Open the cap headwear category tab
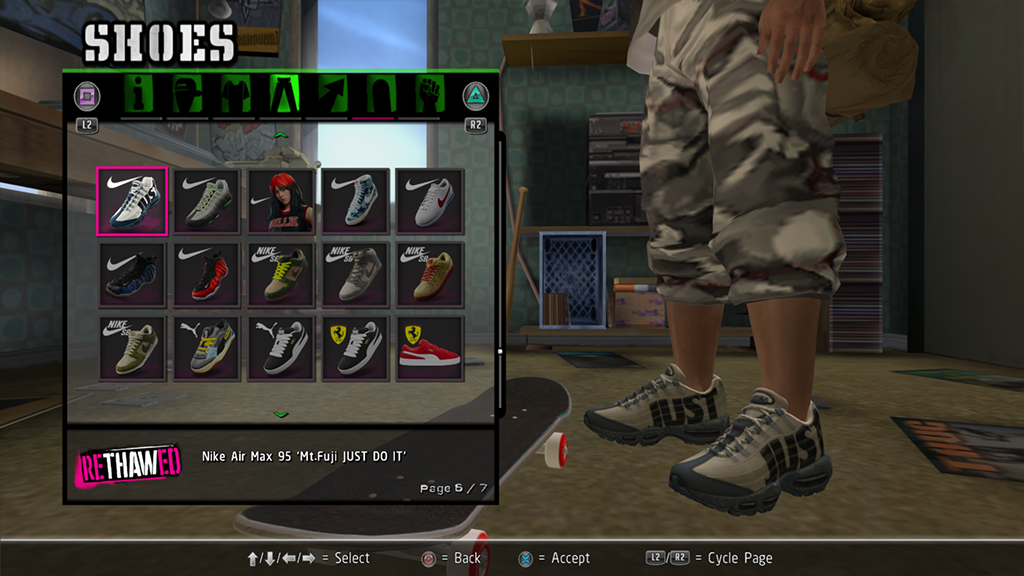 pos(188,96)
